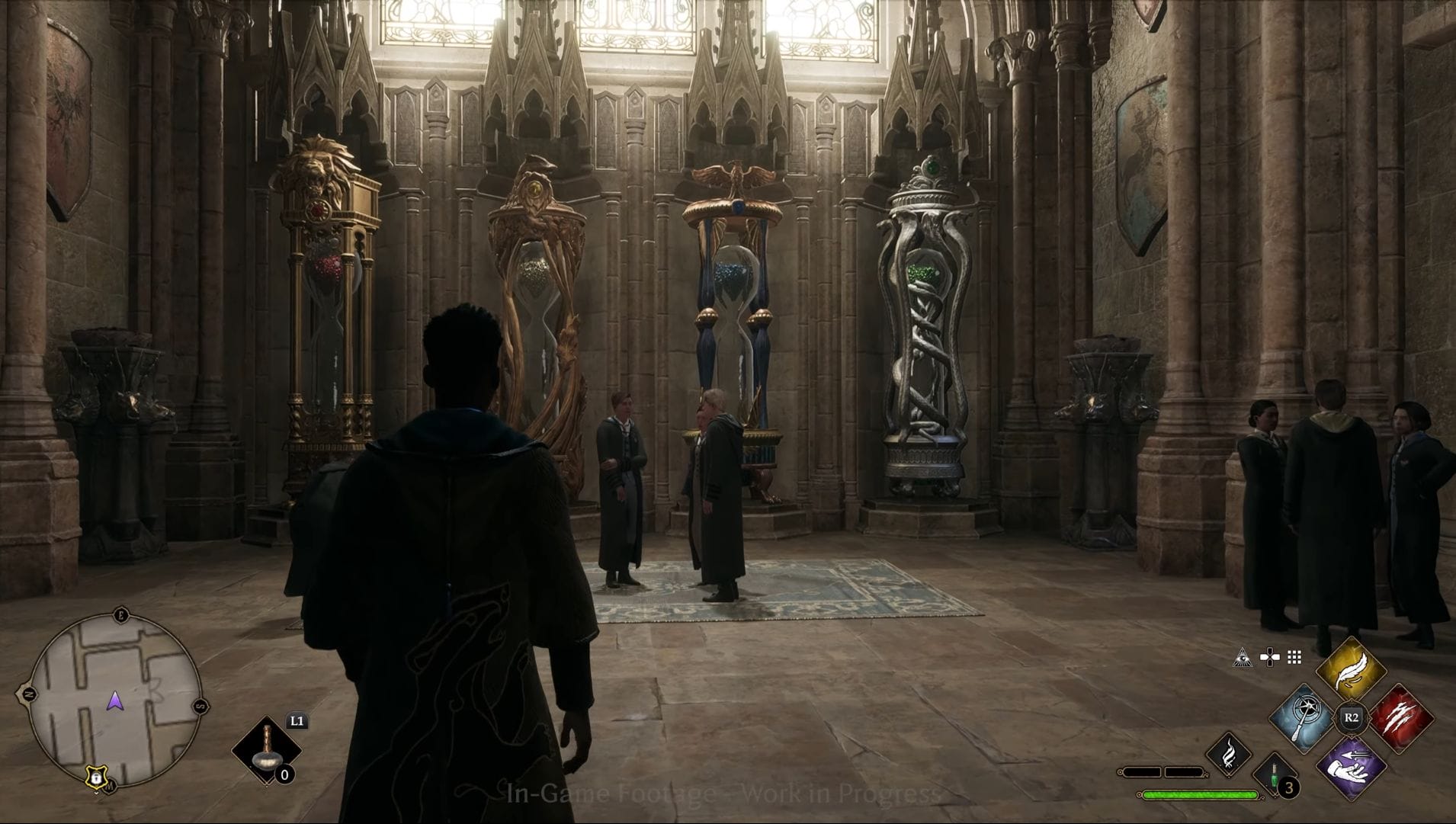Open the nine-dot grid spell-set icon
Image resolution: width=1456 pixels, height=824 pixels.
coord(1294,657)
